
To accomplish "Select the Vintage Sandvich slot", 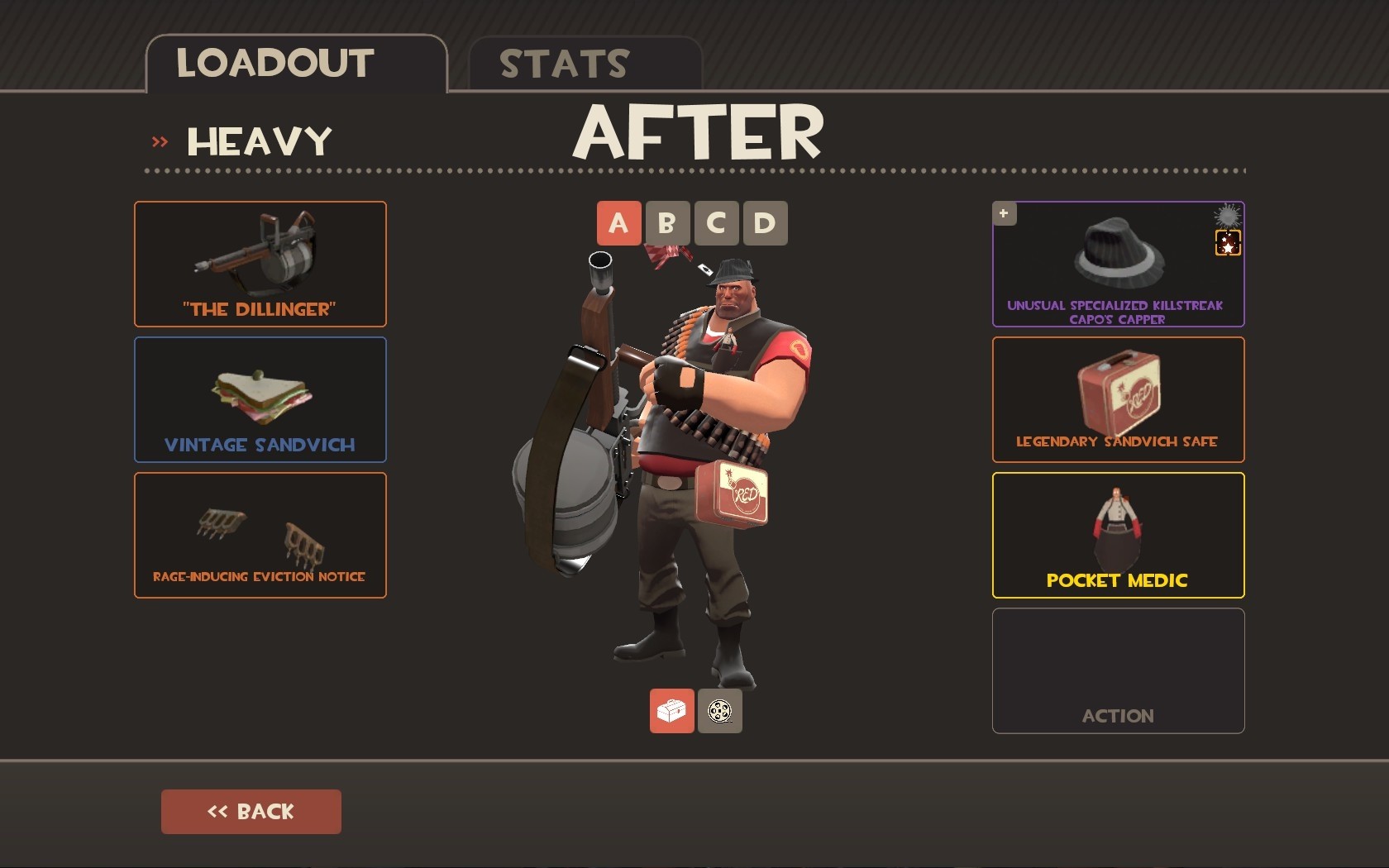I will pyautogui.click(x=260, y=398).
